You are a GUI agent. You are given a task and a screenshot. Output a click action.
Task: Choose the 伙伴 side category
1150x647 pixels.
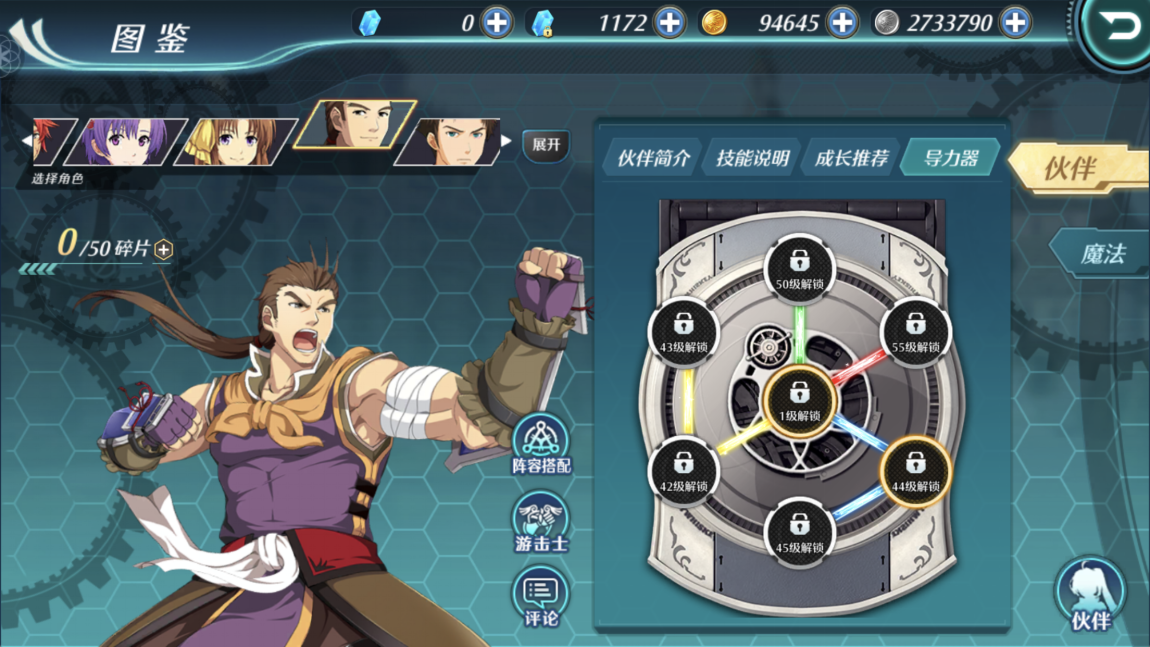coord(1075,168)
